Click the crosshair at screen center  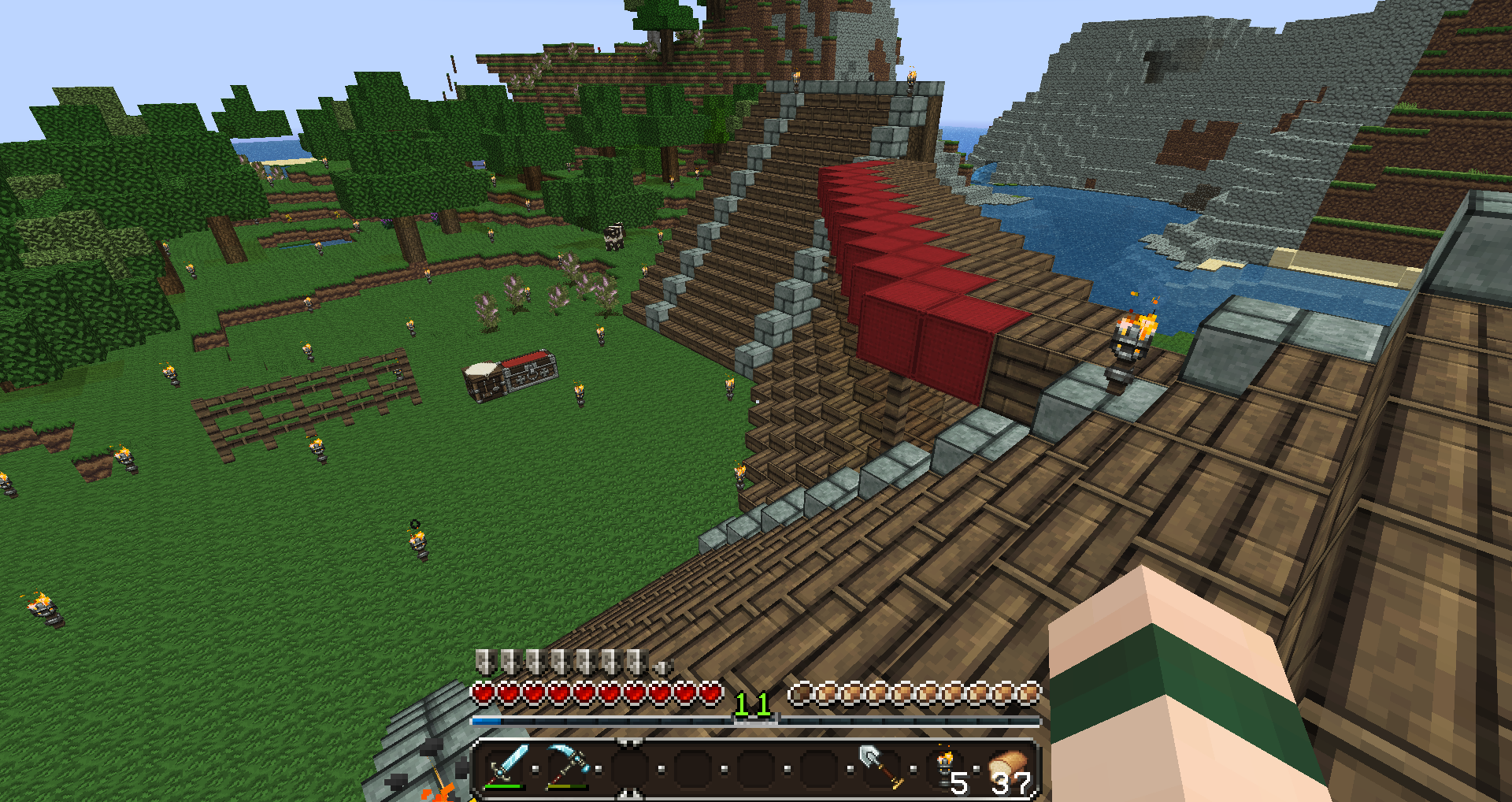(756, 401)
